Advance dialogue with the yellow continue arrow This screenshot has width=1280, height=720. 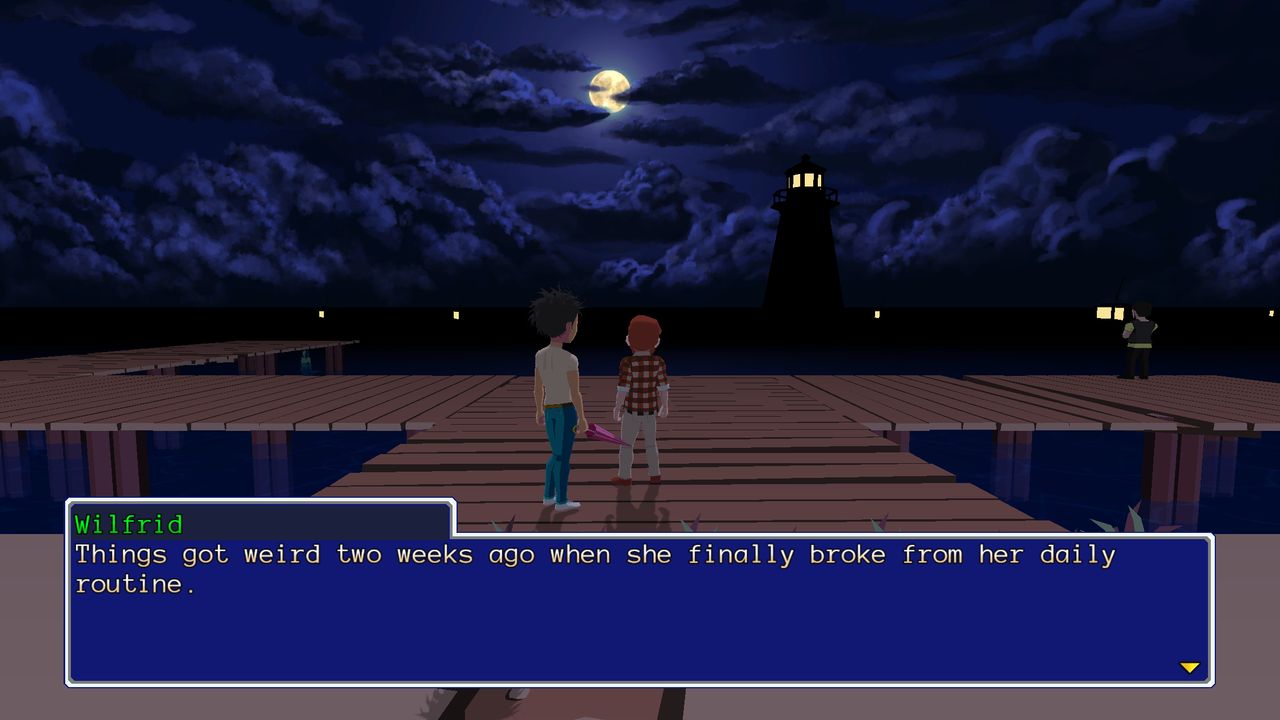coord(1189,667)
